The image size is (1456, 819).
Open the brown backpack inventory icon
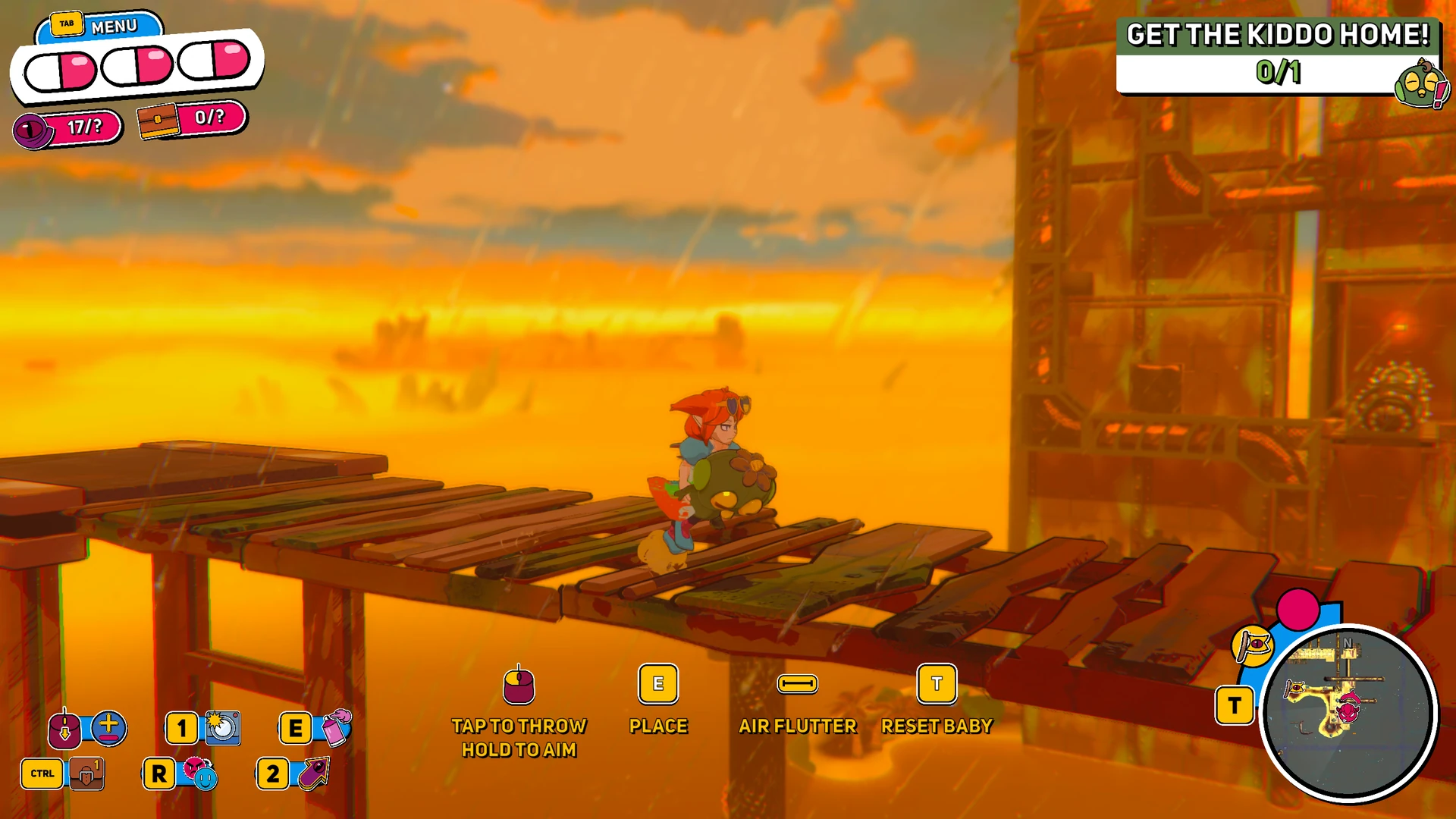[x=87, y=773]
